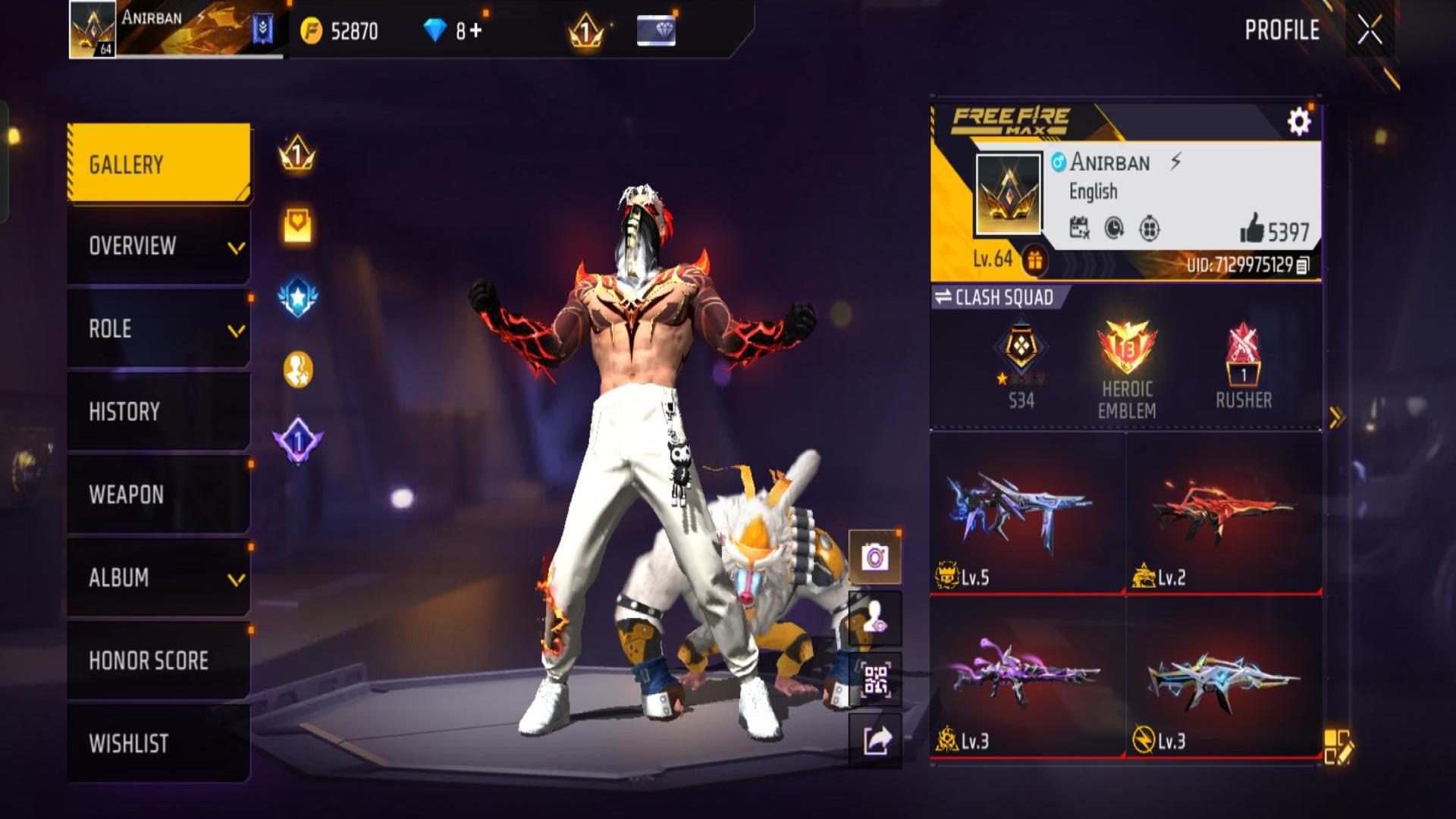
Task: Switch to the History tab
Action: pos(159,412)
